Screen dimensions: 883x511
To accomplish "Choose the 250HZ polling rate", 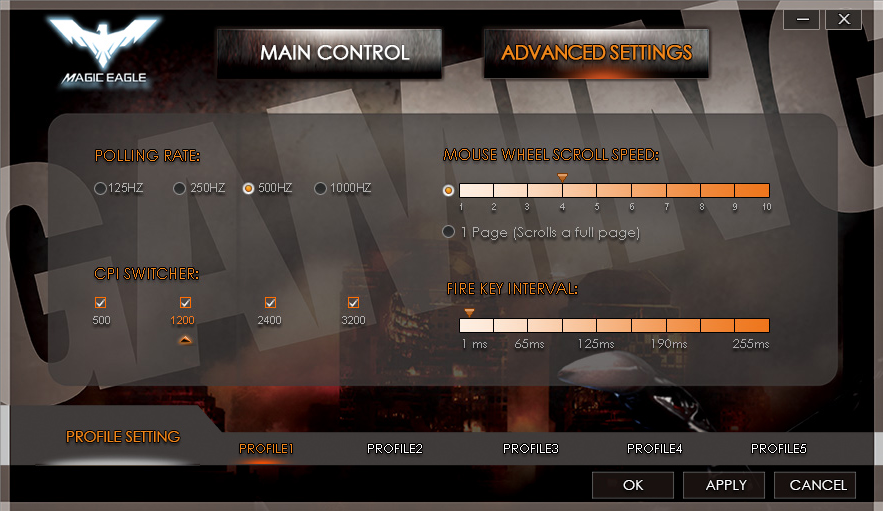I will [x=180, y=188].
